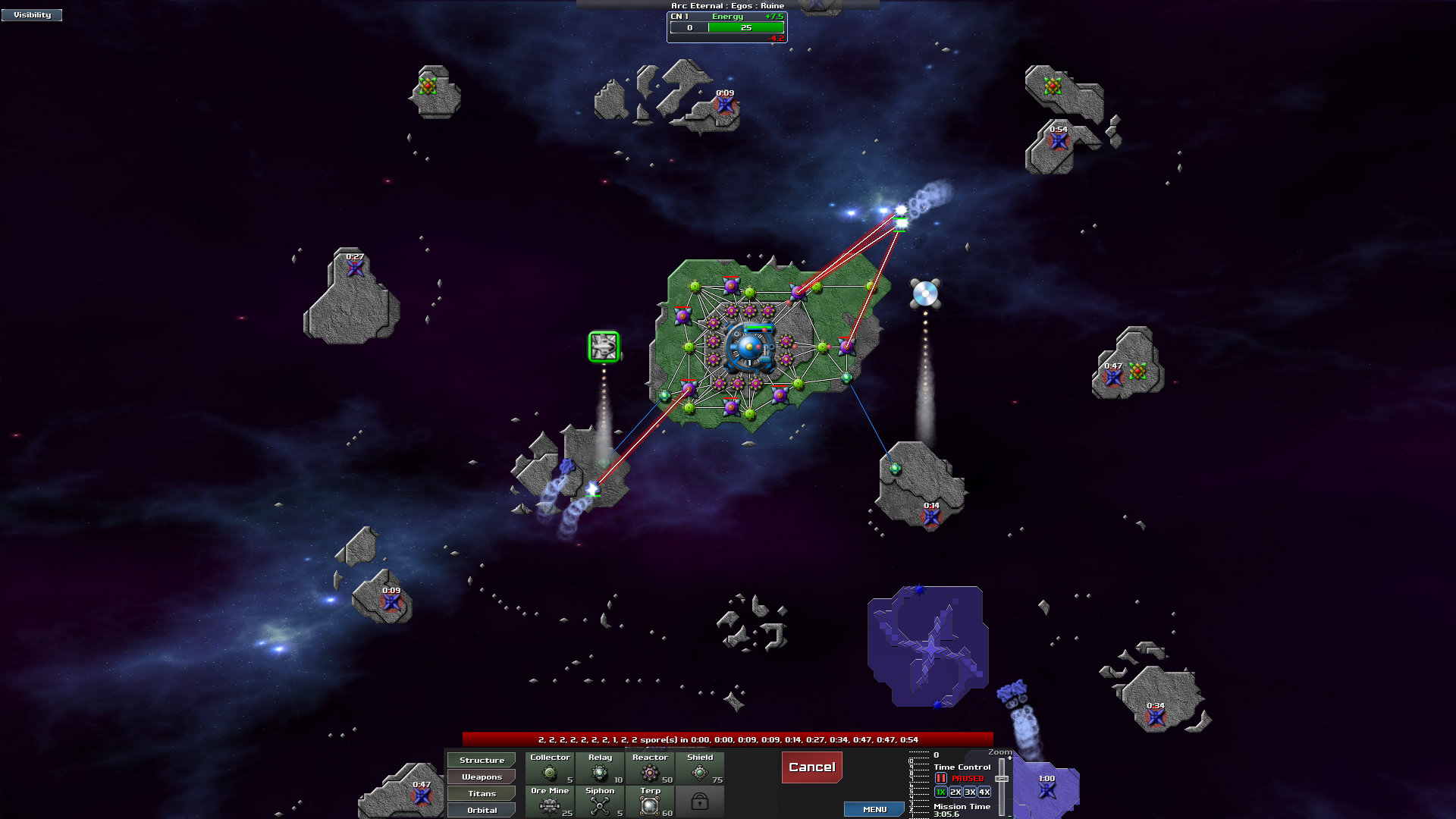Choose the Ore Mine structure

point(550,802)
